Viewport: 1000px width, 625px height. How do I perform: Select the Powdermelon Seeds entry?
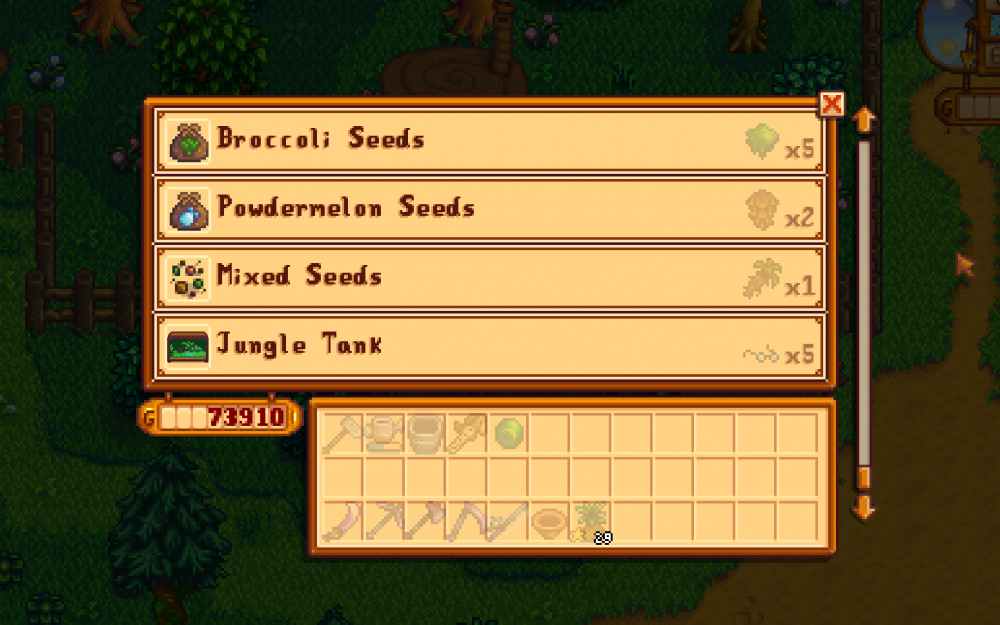[x=489, y=209]
